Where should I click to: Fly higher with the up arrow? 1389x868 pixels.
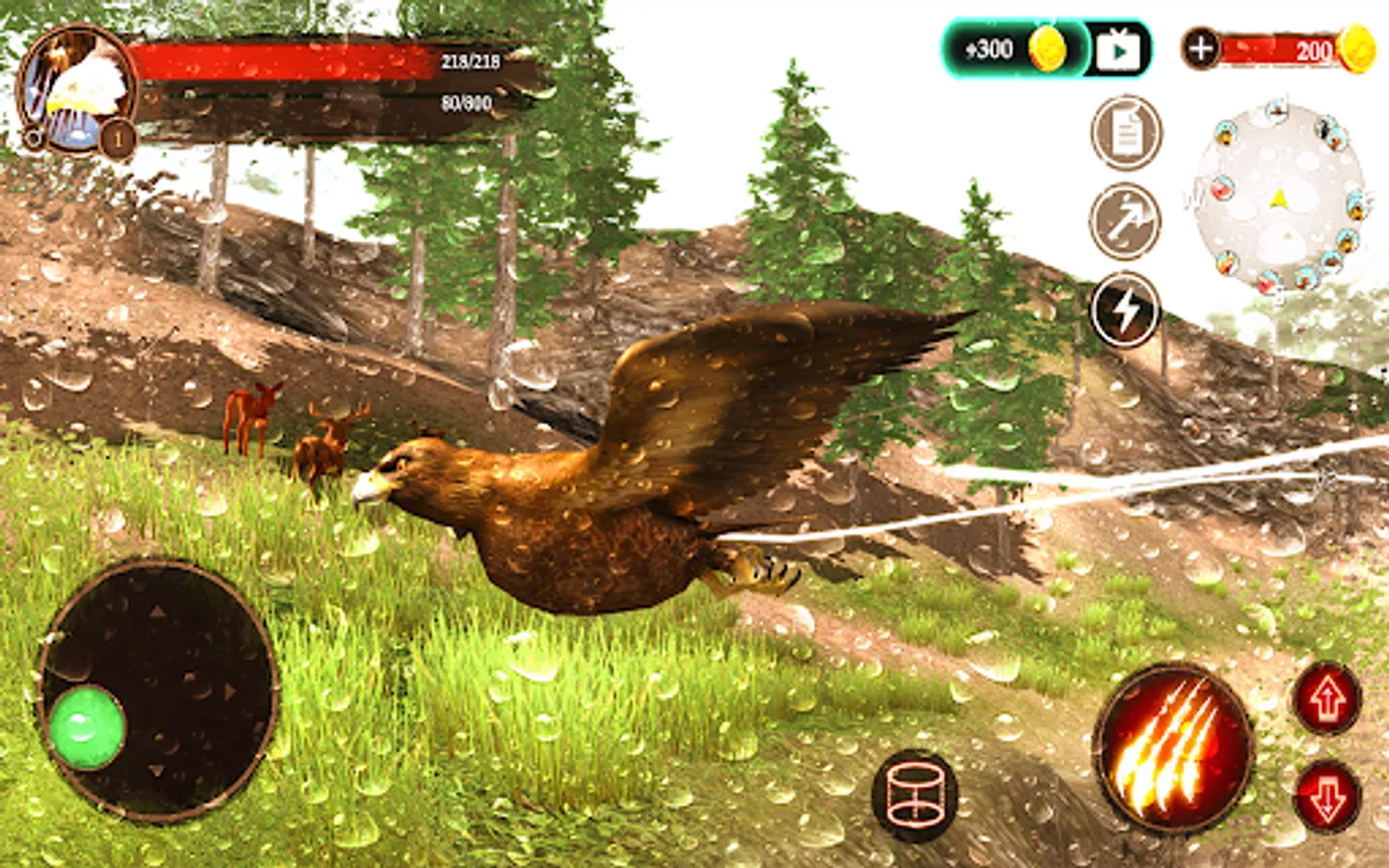pos(1327,698)
